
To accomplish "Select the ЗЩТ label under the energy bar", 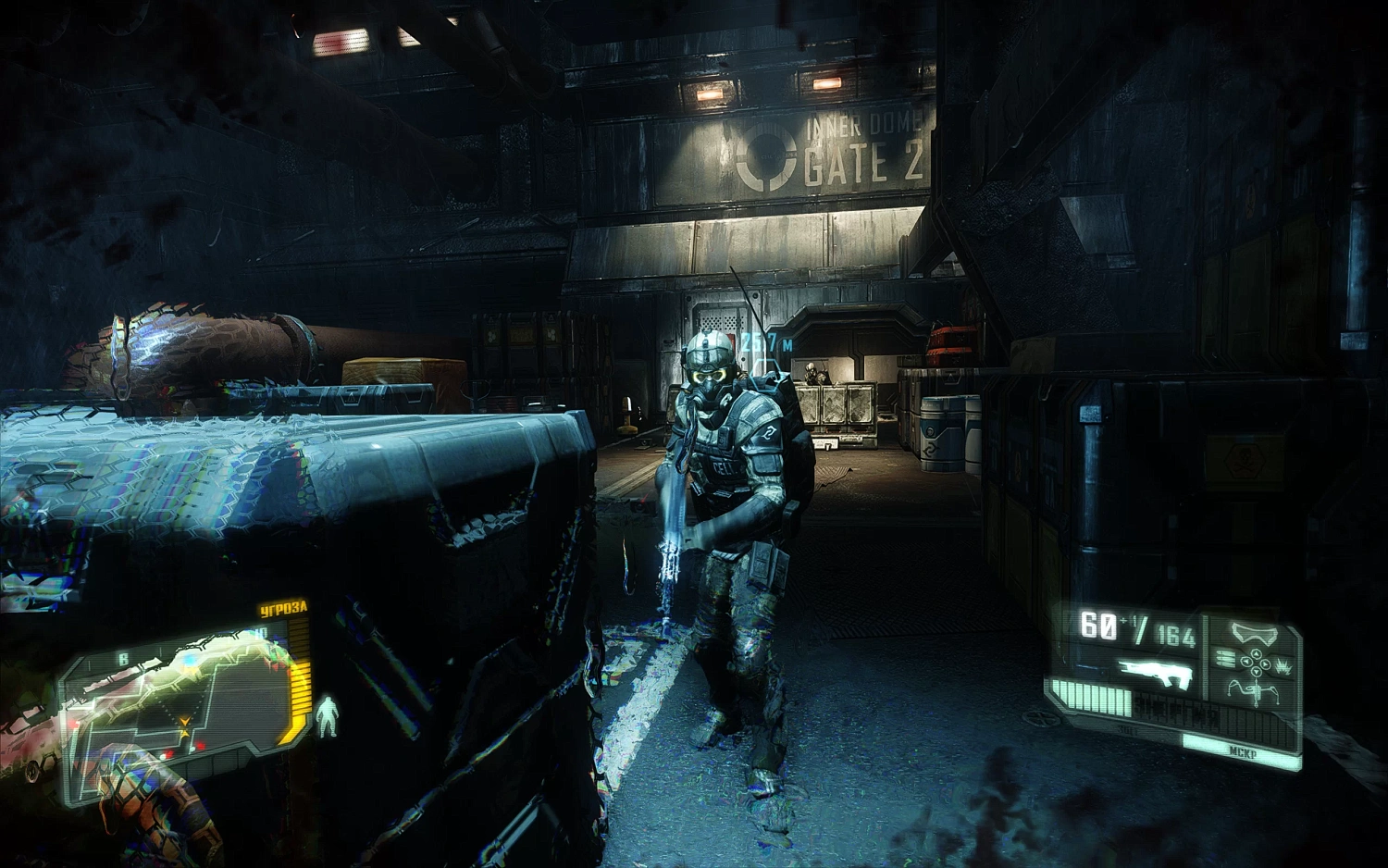I will tap(1127, 729).
